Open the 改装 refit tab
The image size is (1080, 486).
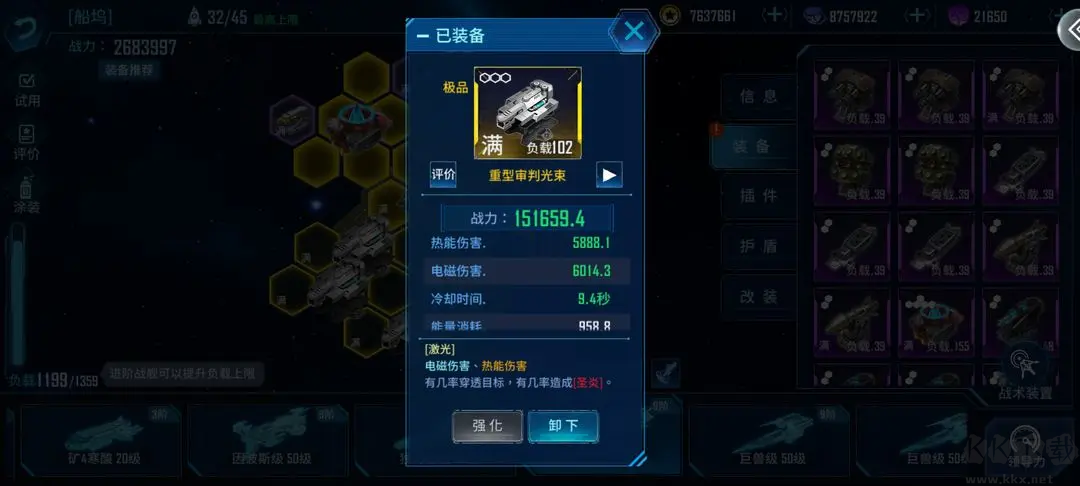pos(758,296)
